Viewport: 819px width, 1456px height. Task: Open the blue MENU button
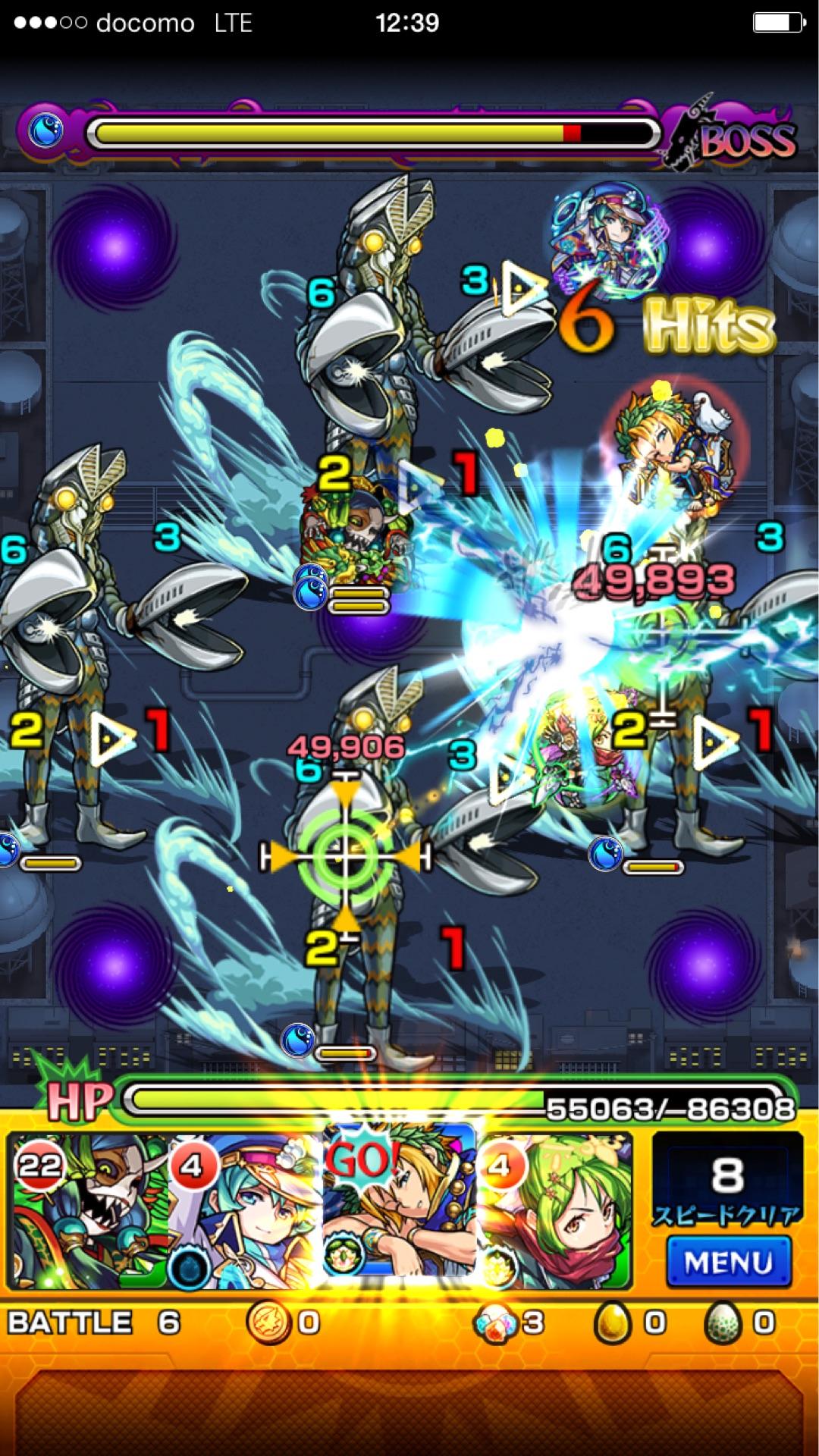point(728,1261)
